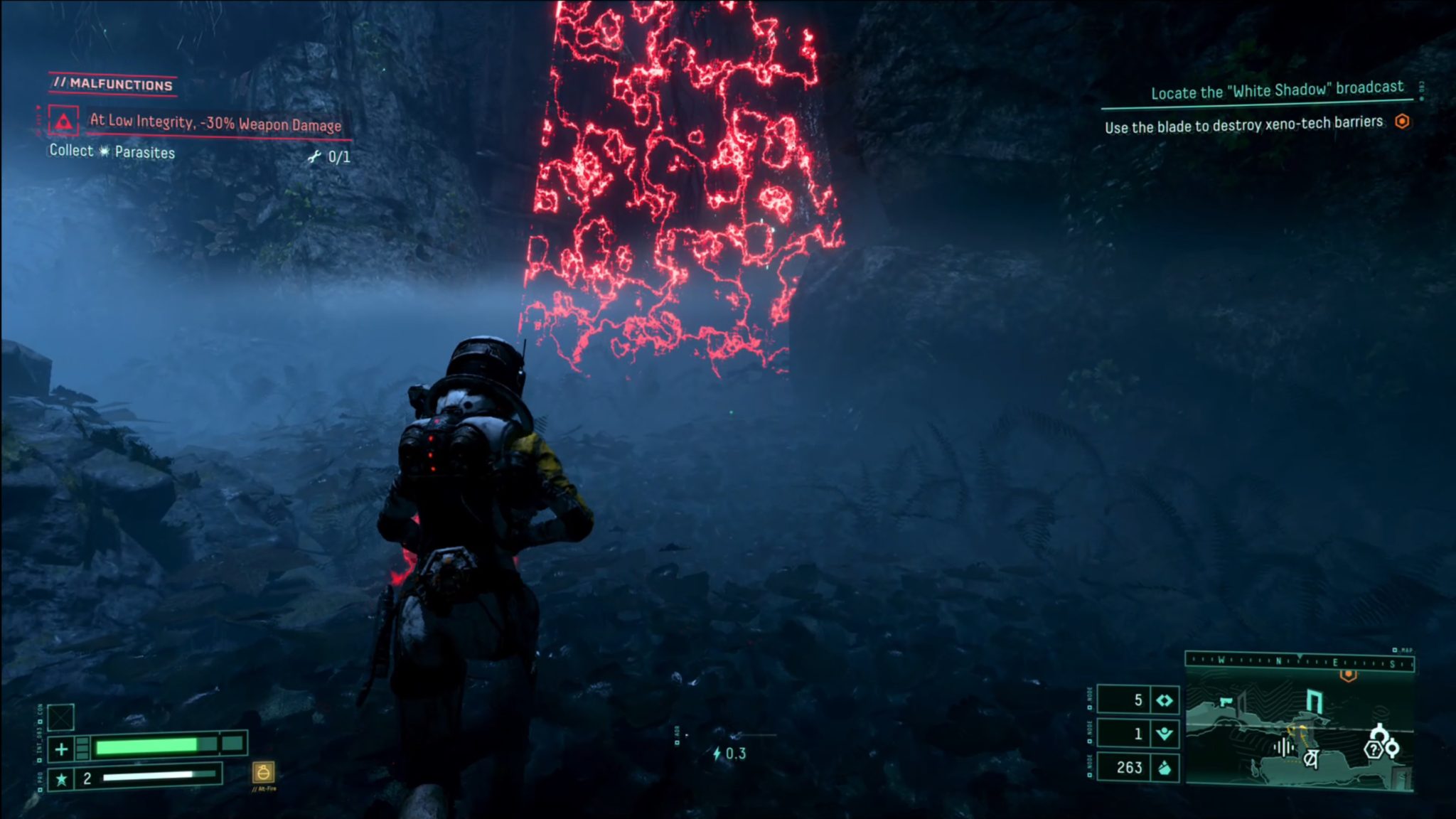The image size is (1456, 819).
Task: Select the obolite currency icon showing 263
Action: point(1165,768)
